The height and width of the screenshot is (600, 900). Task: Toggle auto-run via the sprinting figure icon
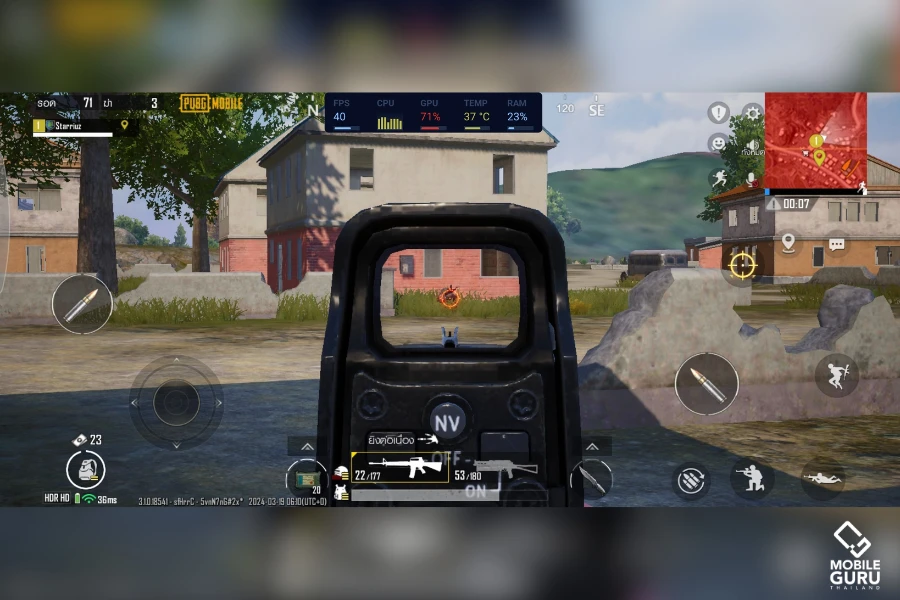(x=718, y=178)
